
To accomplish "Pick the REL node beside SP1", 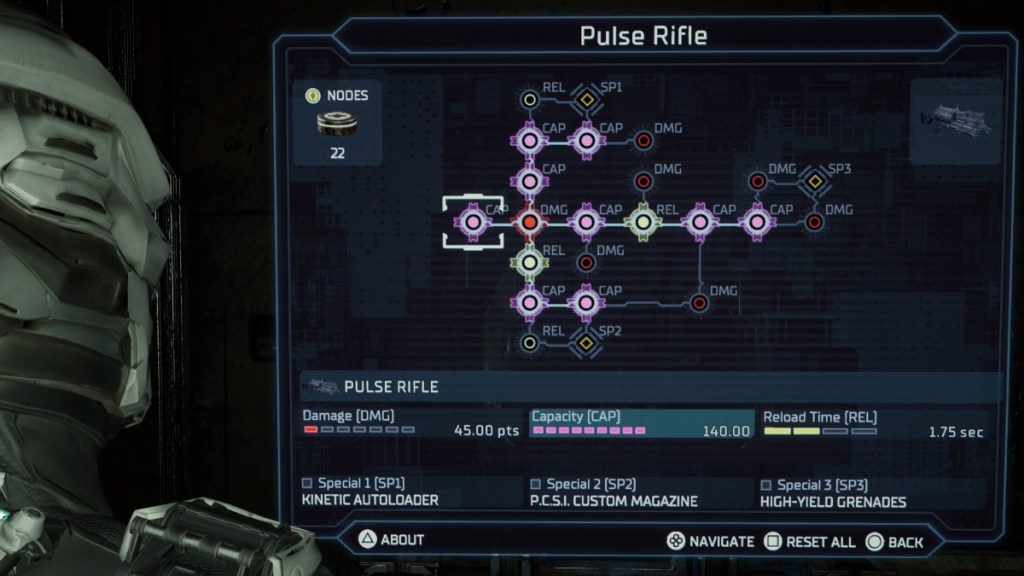I will (x=529, y=98).
